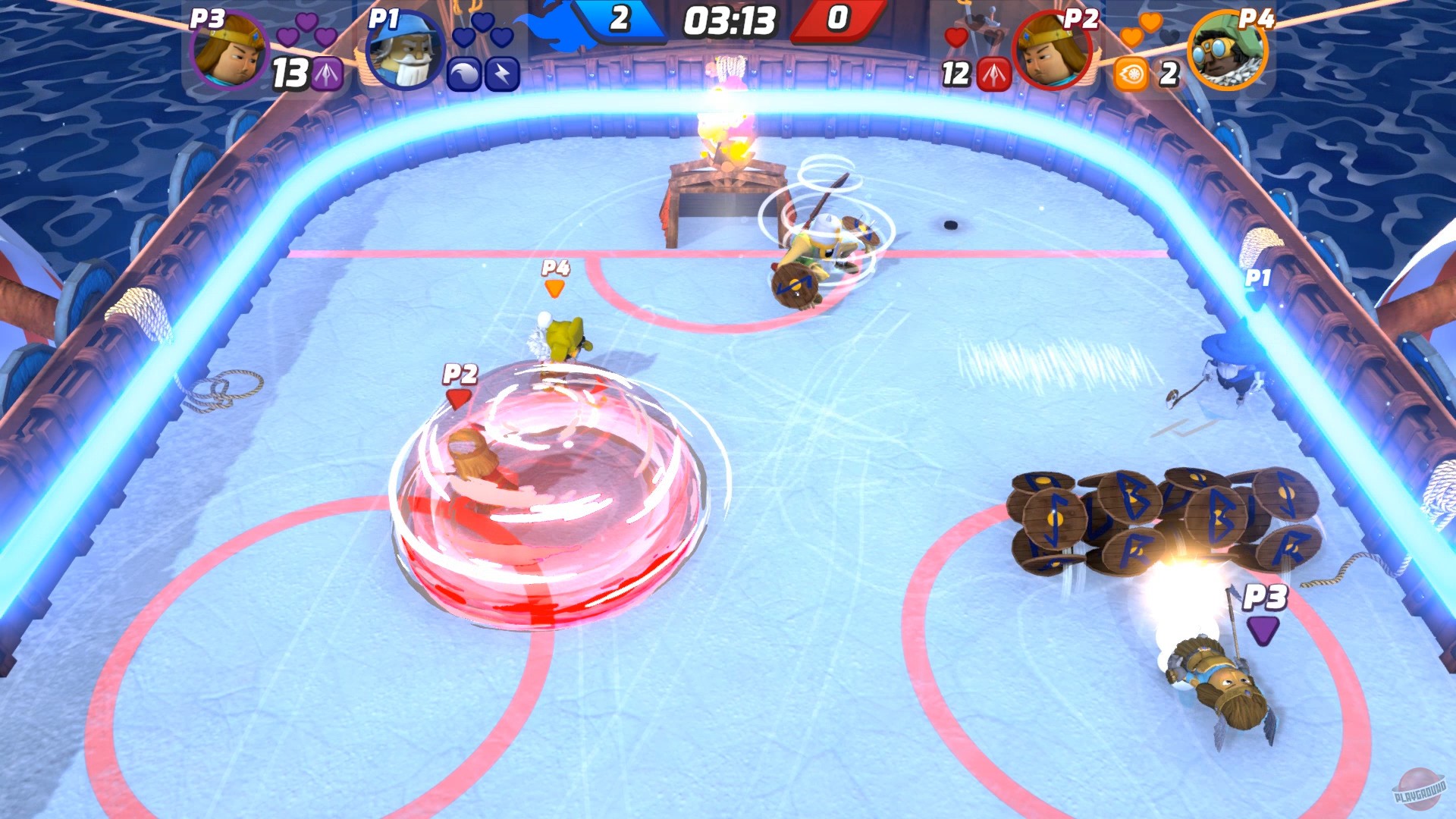This screenshot has height=819, width=1456.
Task: Click P1's bearded wizard portrait
Action: pos(403,50)
